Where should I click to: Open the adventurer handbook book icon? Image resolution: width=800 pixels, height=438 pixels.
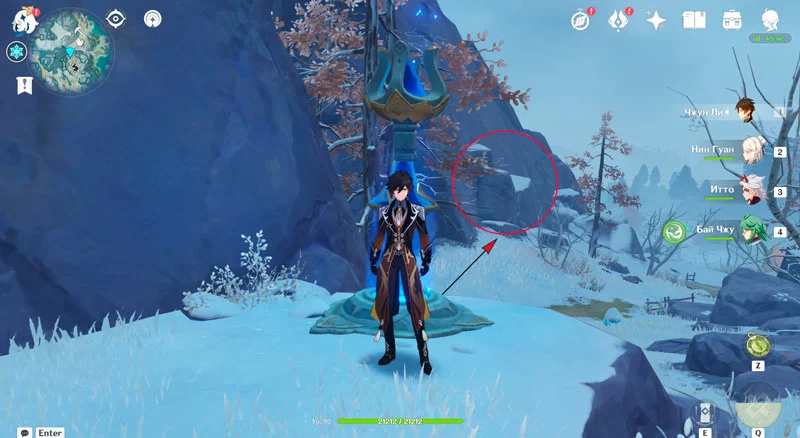(x=694, y=19)
